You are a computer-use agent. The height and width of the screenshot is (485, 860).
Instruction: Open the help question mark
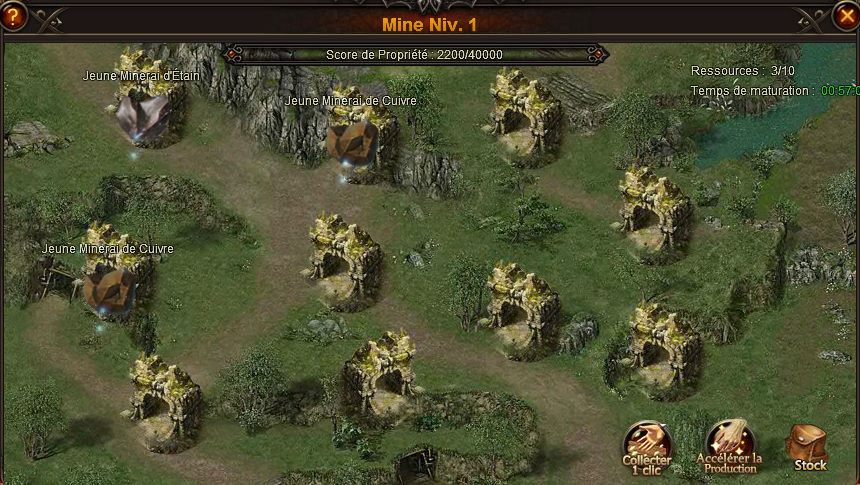click(x=14, y=15)
